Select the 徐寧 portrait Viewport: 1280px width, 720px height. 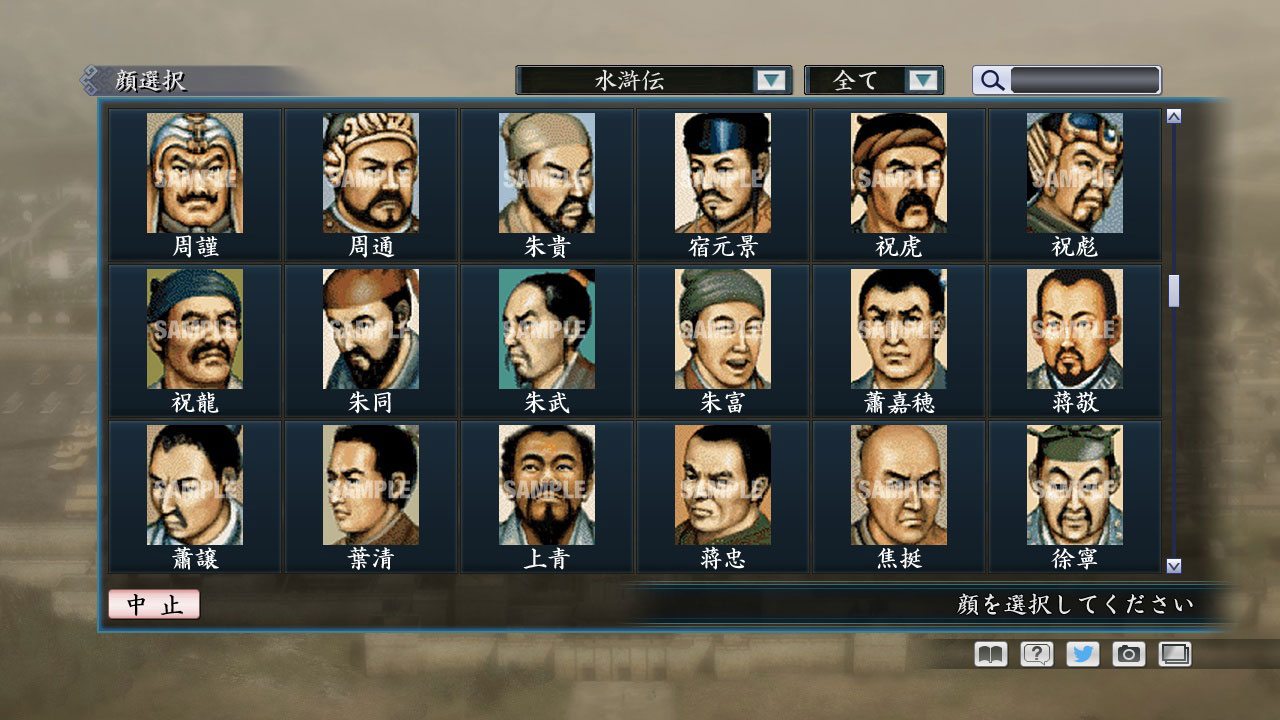pyautogui.click(x=1073, y=487)
